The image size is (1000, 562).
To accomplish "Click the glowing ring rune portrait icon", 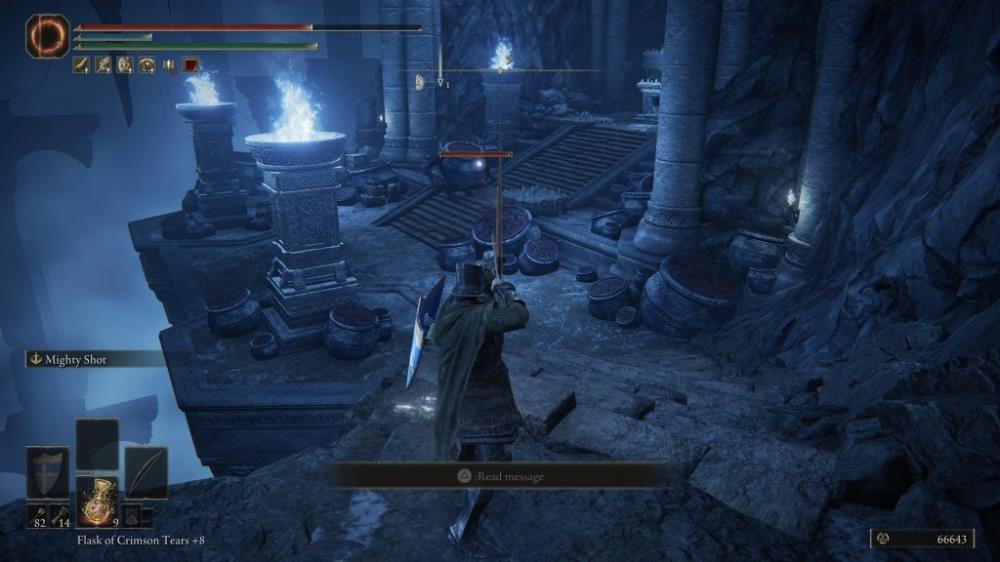I will coord(46,35).
